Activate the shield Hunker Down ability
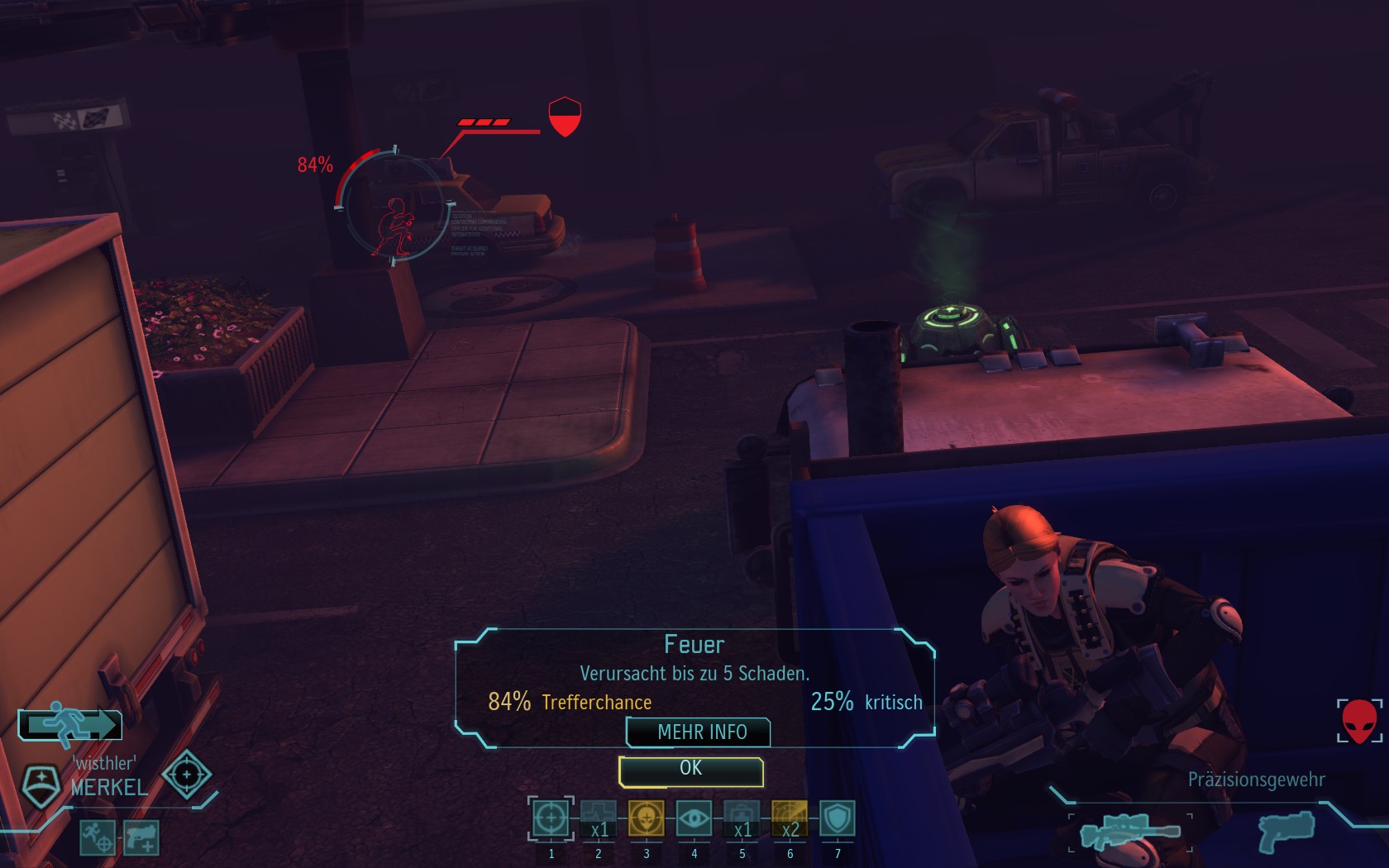Screen dimensions: 1389x868 [x=838, y=818]
